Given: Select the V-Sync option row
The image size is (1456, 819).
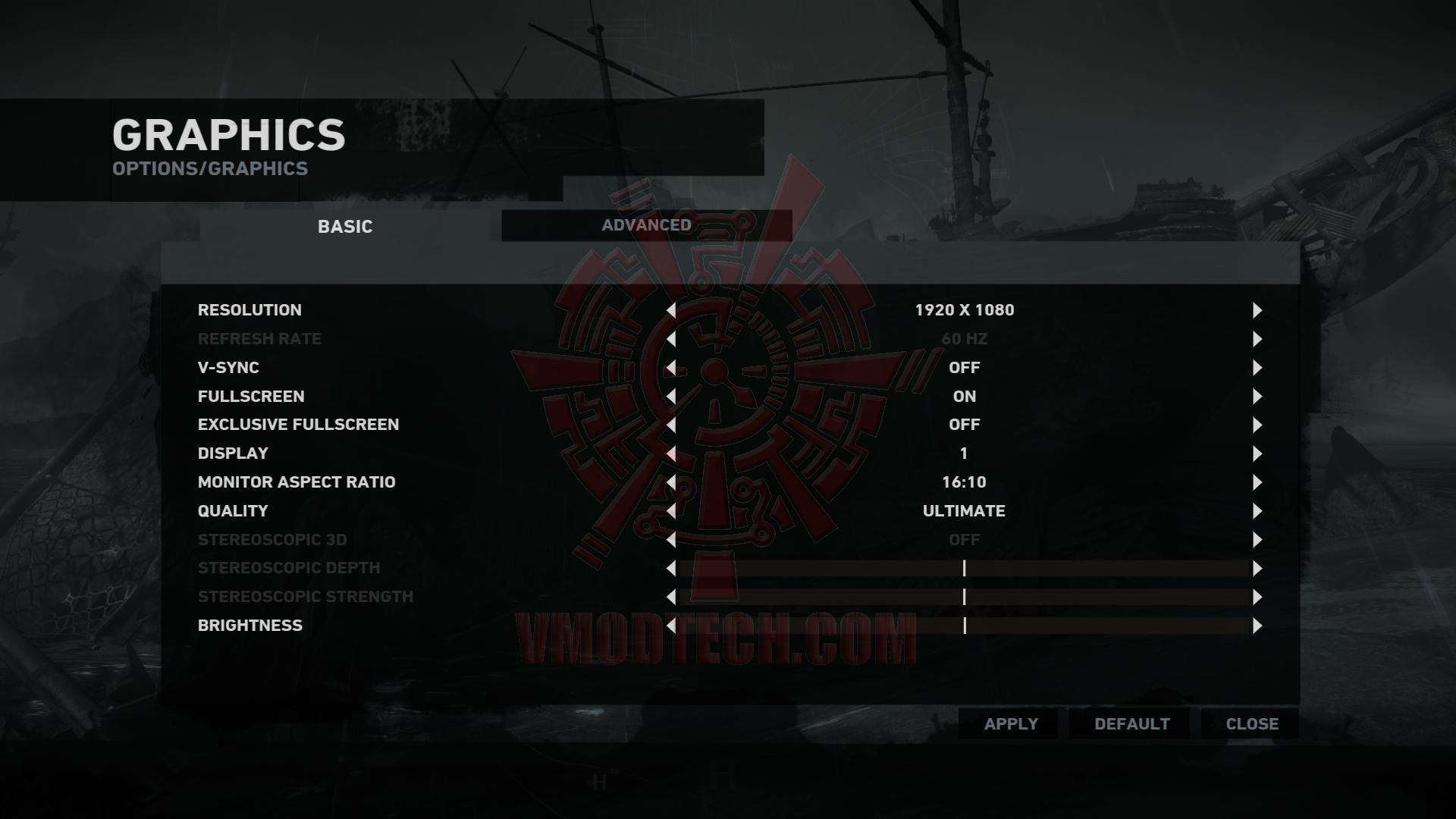Looking at the screenshot, I should click(x=228, y=368).
